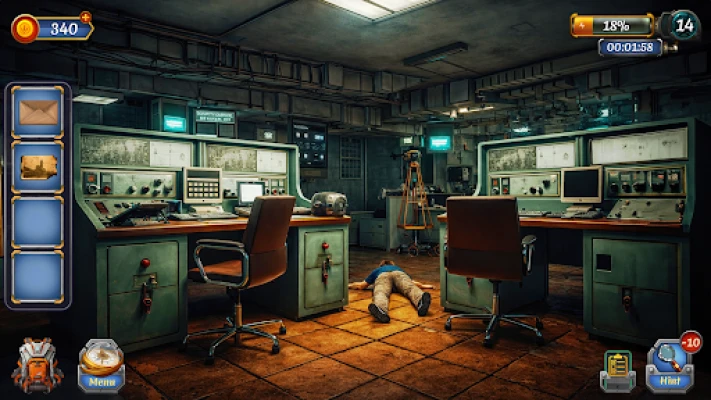Viewport: 711px width, 400px height.
Task: Add coins with the plus button
Action: [x=85, y=17]
